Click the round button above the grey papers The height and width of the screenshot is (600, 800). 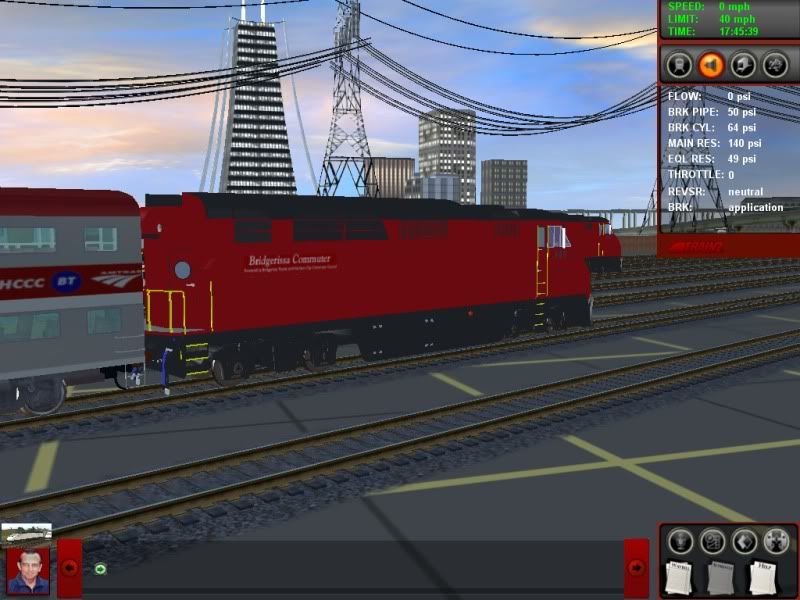712,541
